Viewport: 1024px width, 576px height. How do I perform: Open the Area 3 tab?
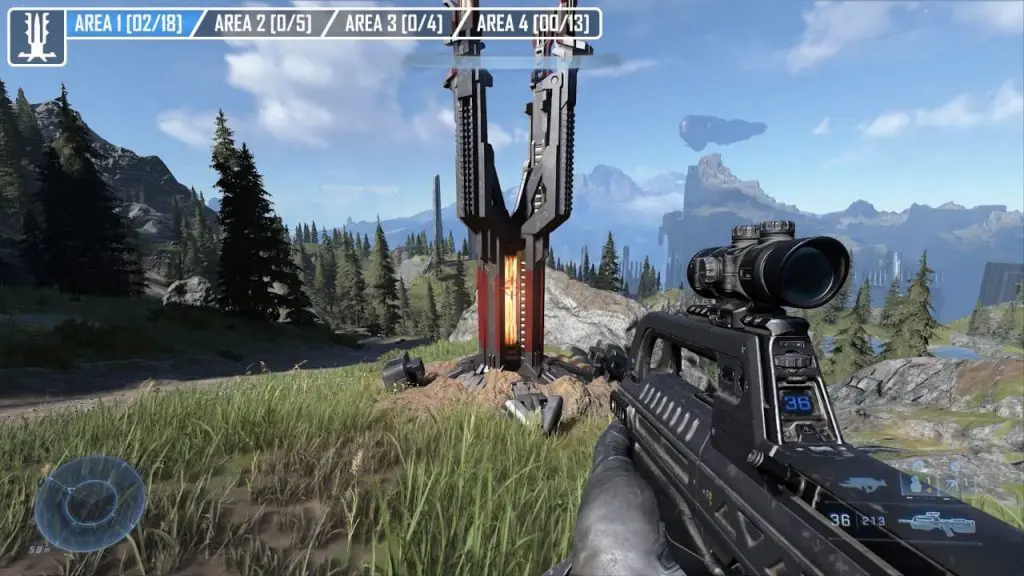click(x=392, y=23)
